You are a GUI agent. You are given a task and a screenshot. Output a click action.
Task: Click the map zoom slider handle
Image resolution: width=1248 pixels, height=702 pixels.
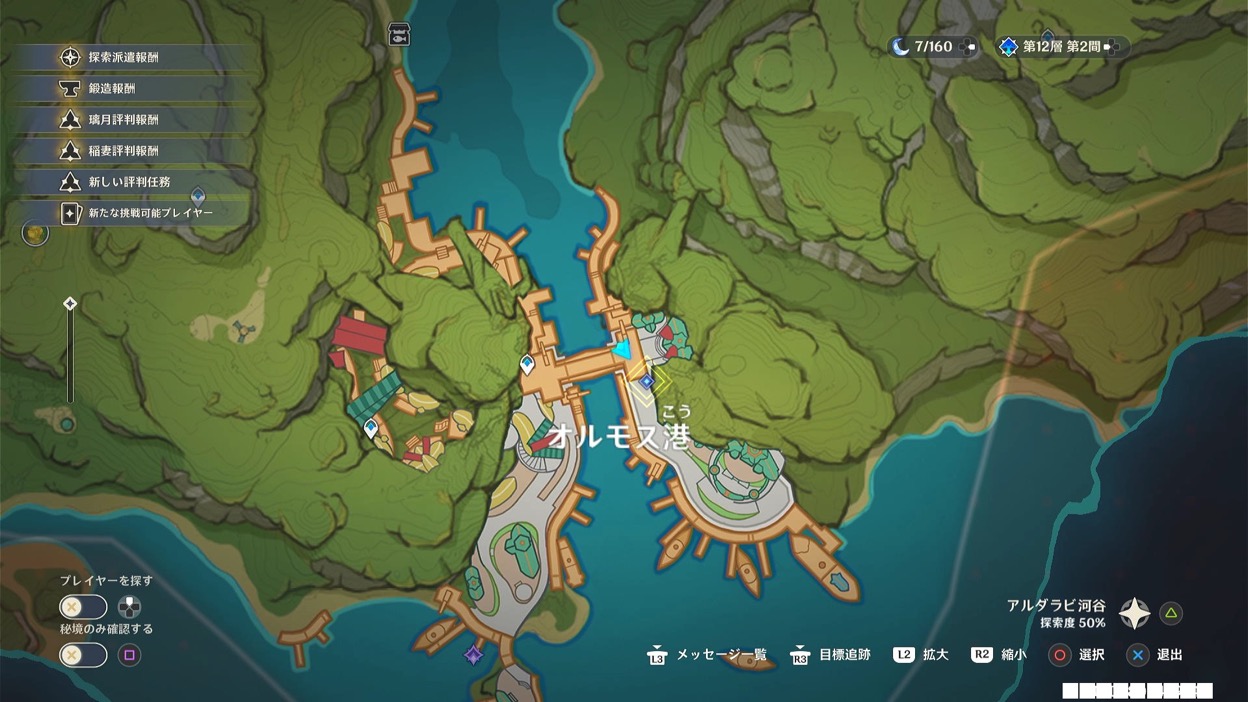[x=70, y=304]
